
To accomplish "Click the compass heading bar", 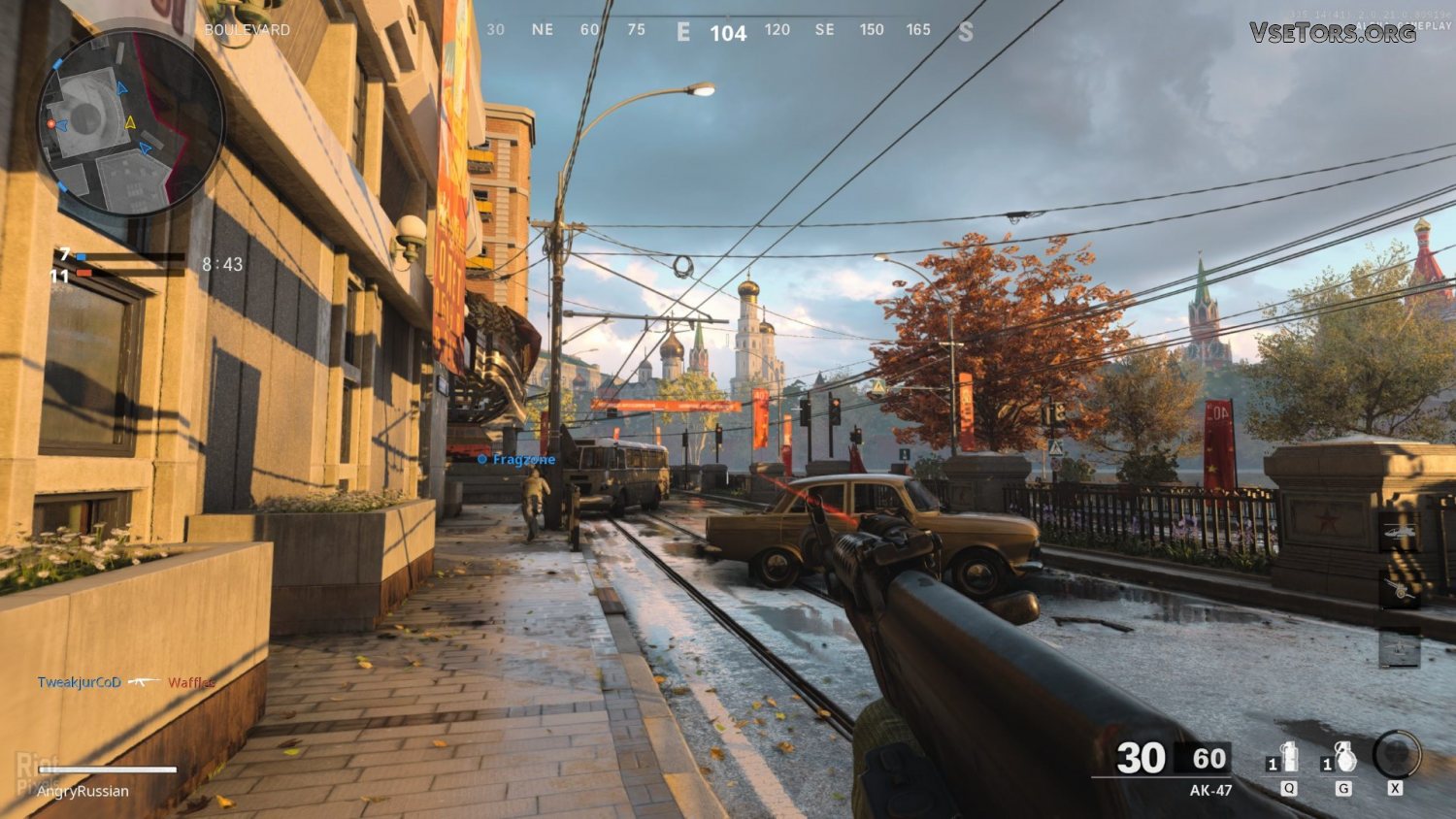I will point(728,32).
